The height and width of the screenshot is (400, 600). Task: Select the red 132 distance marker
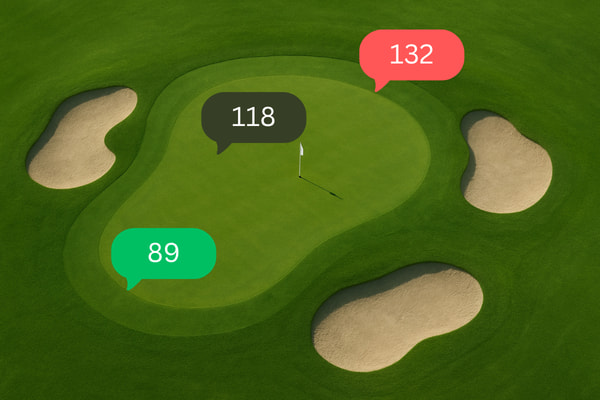412,54
